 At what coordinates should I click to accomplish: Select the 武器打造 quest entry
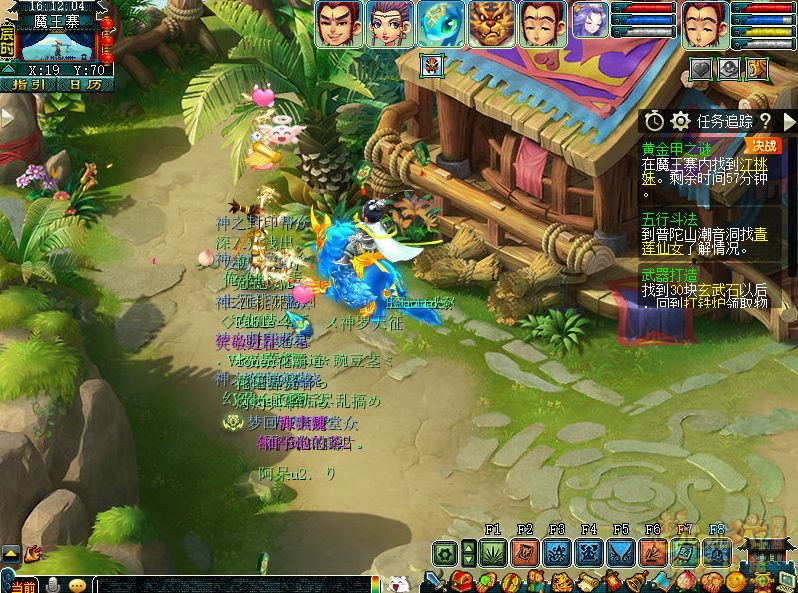point(672,274)
